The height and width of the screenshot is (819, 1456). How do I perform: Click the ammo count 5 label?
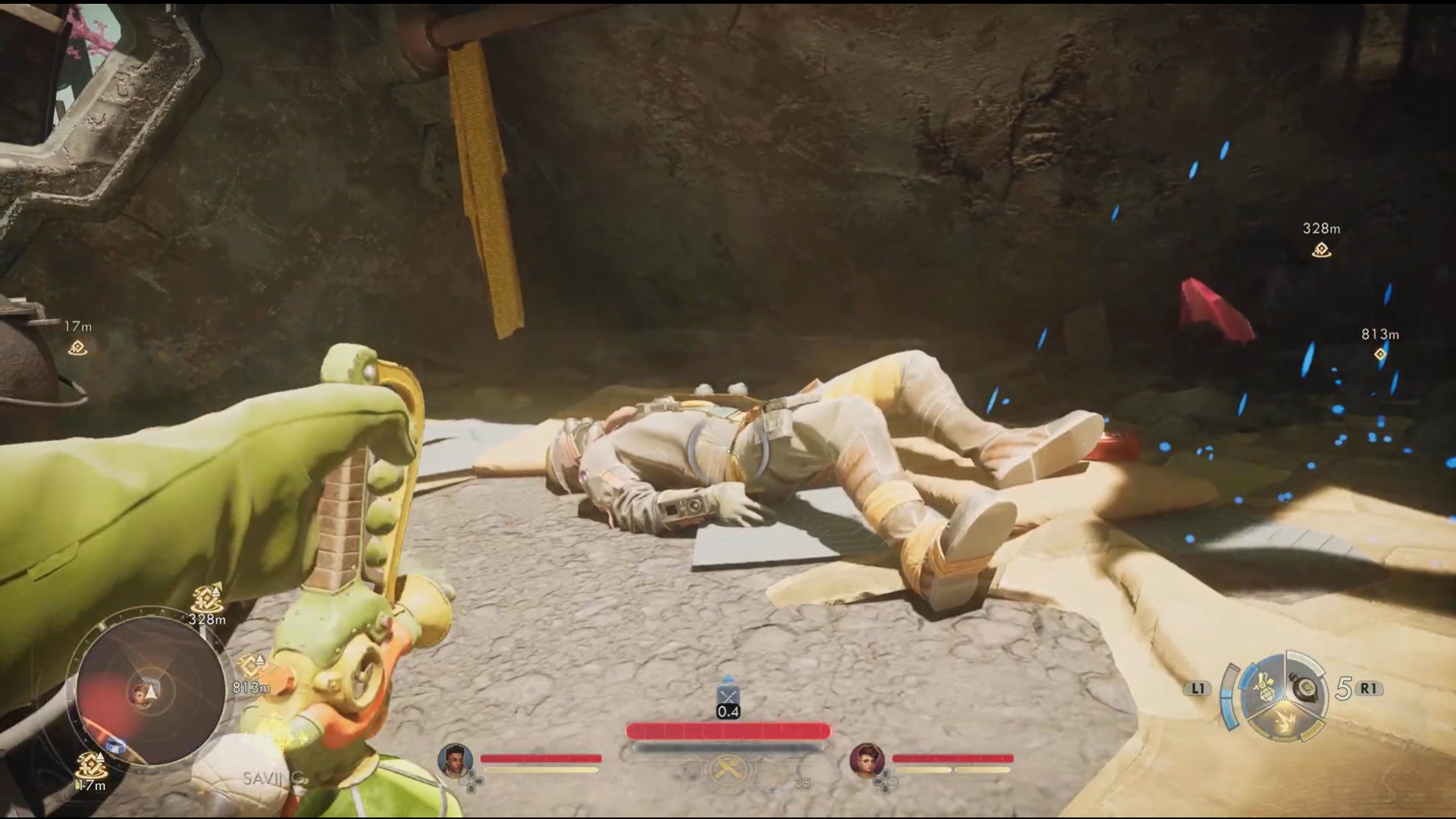(1343, 686)
